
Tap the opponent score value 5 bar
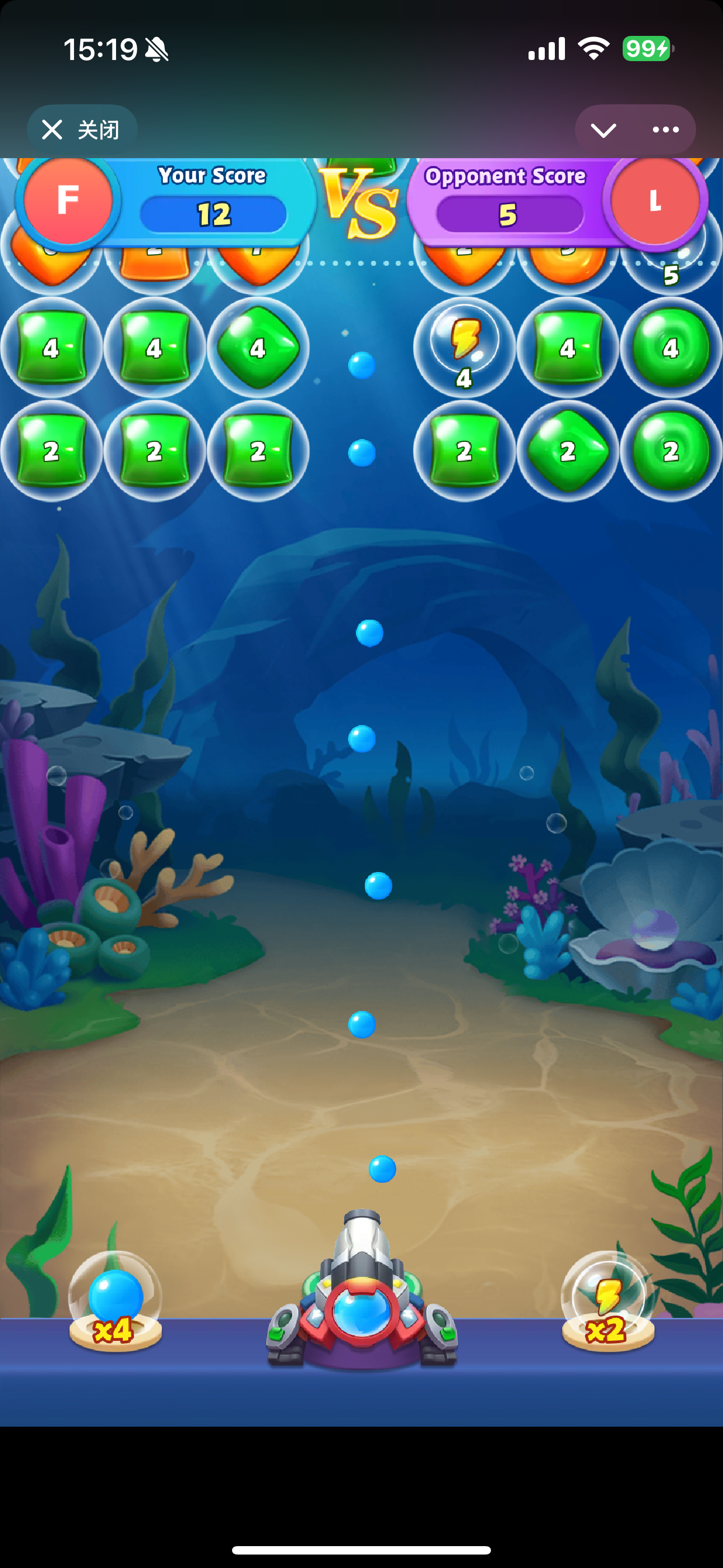point(509,214)
